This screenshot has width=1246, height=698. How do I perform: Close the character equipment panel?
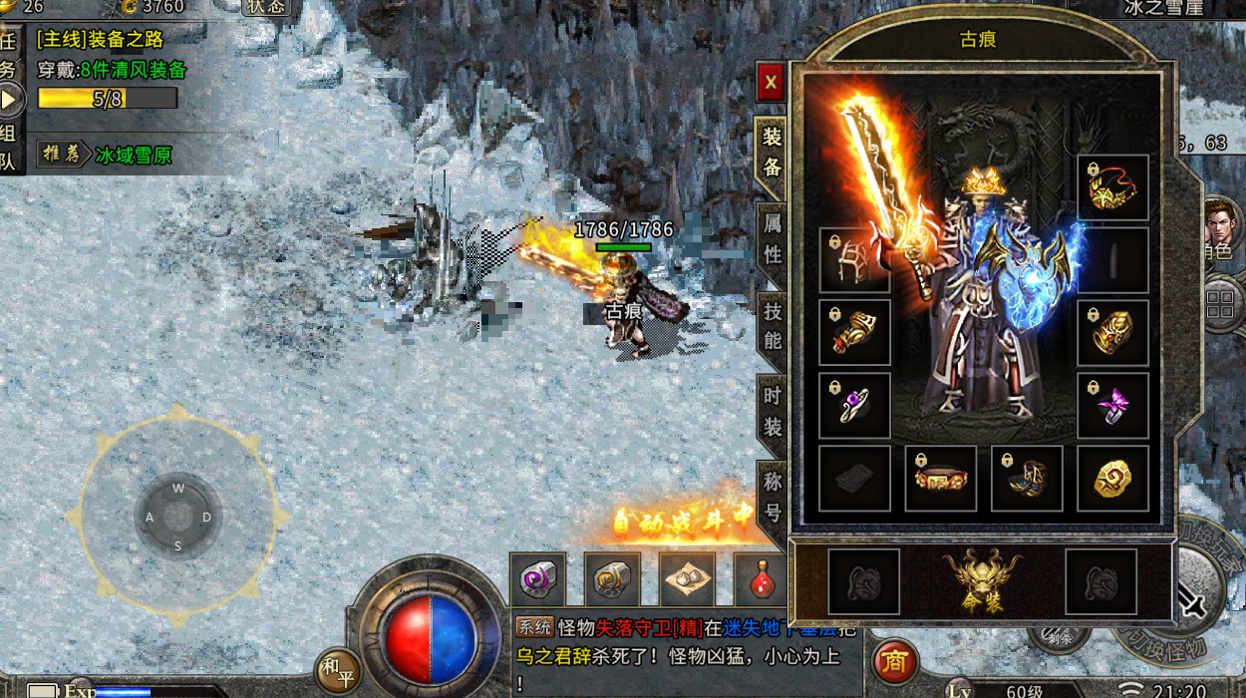click(770, 82)
